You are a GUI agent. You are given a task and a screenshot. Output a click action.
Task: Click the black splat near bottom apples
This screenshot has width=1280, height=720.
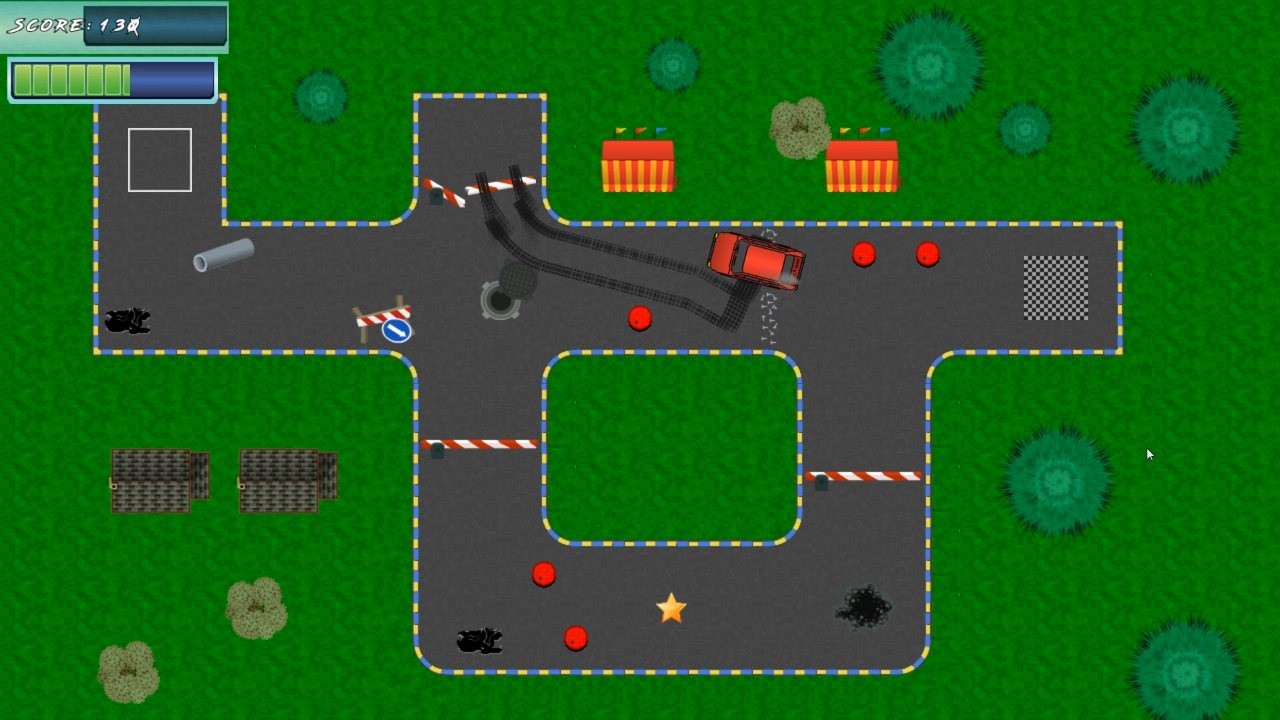478,638
